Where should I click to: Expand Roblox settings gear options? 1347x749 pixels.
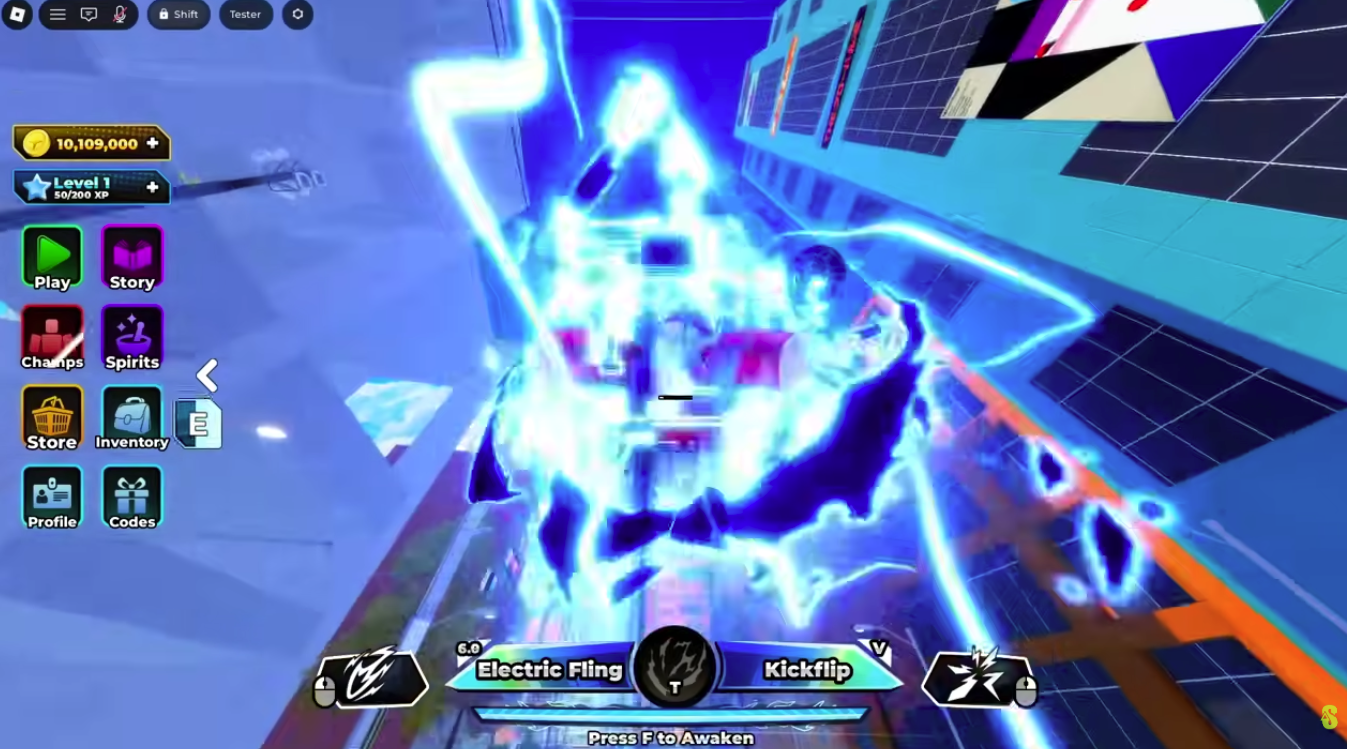(x=297, y=14)
